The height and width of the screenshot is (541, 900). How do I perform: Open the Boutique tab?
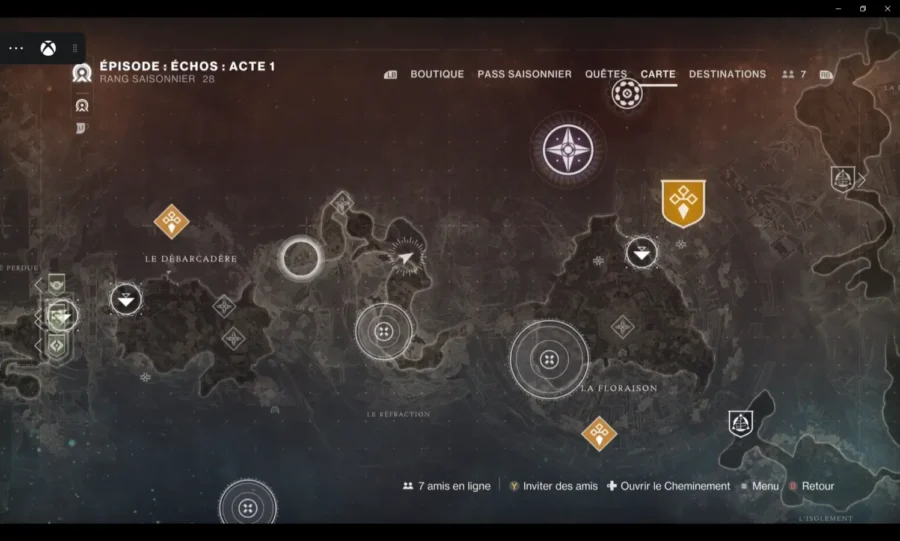pos(437,74)
